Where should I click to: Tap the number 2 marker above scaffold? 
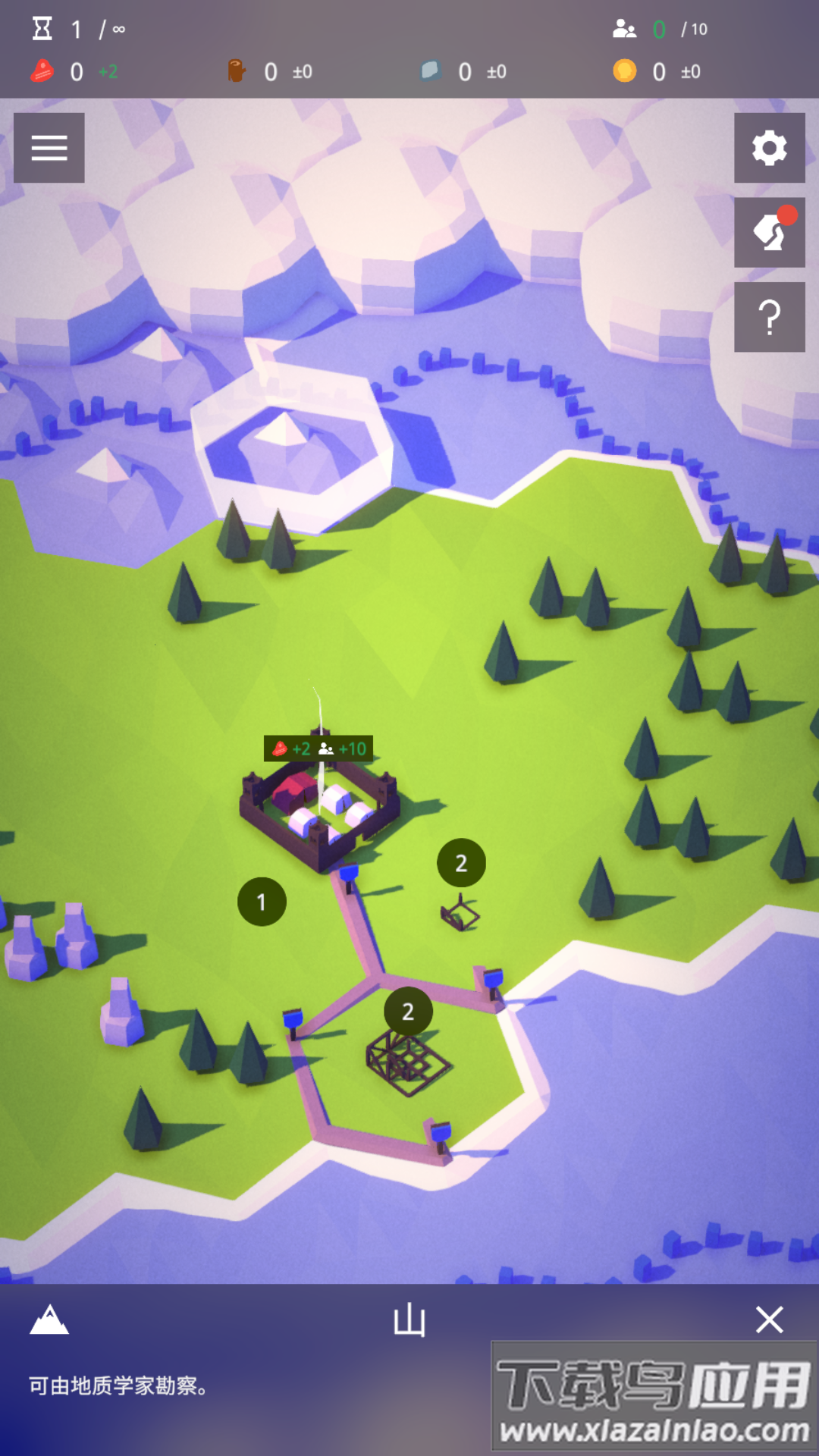(408, 1012)
